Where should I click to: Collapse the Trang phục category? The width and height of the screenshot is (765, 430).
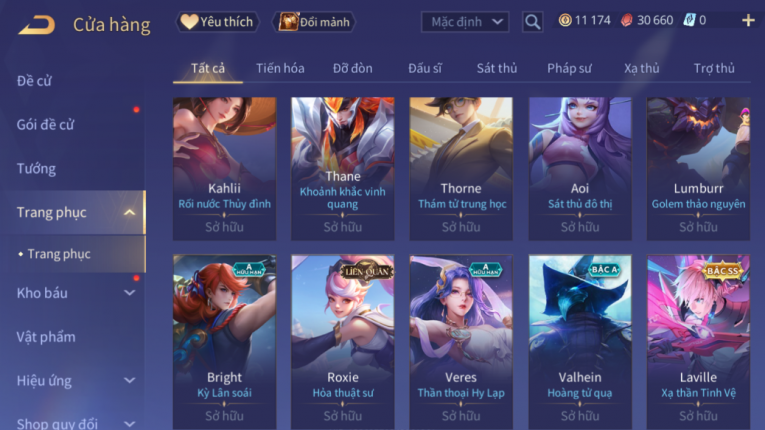[129, 212]
